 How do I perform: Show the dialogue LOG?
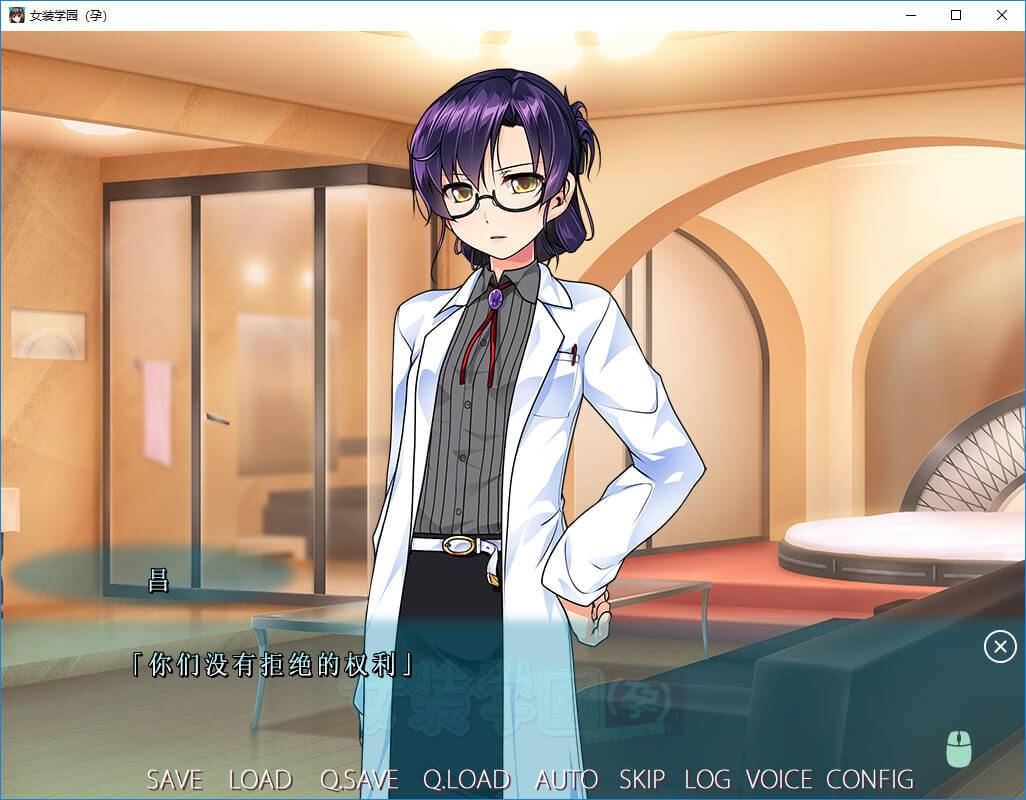coord(707,780)
